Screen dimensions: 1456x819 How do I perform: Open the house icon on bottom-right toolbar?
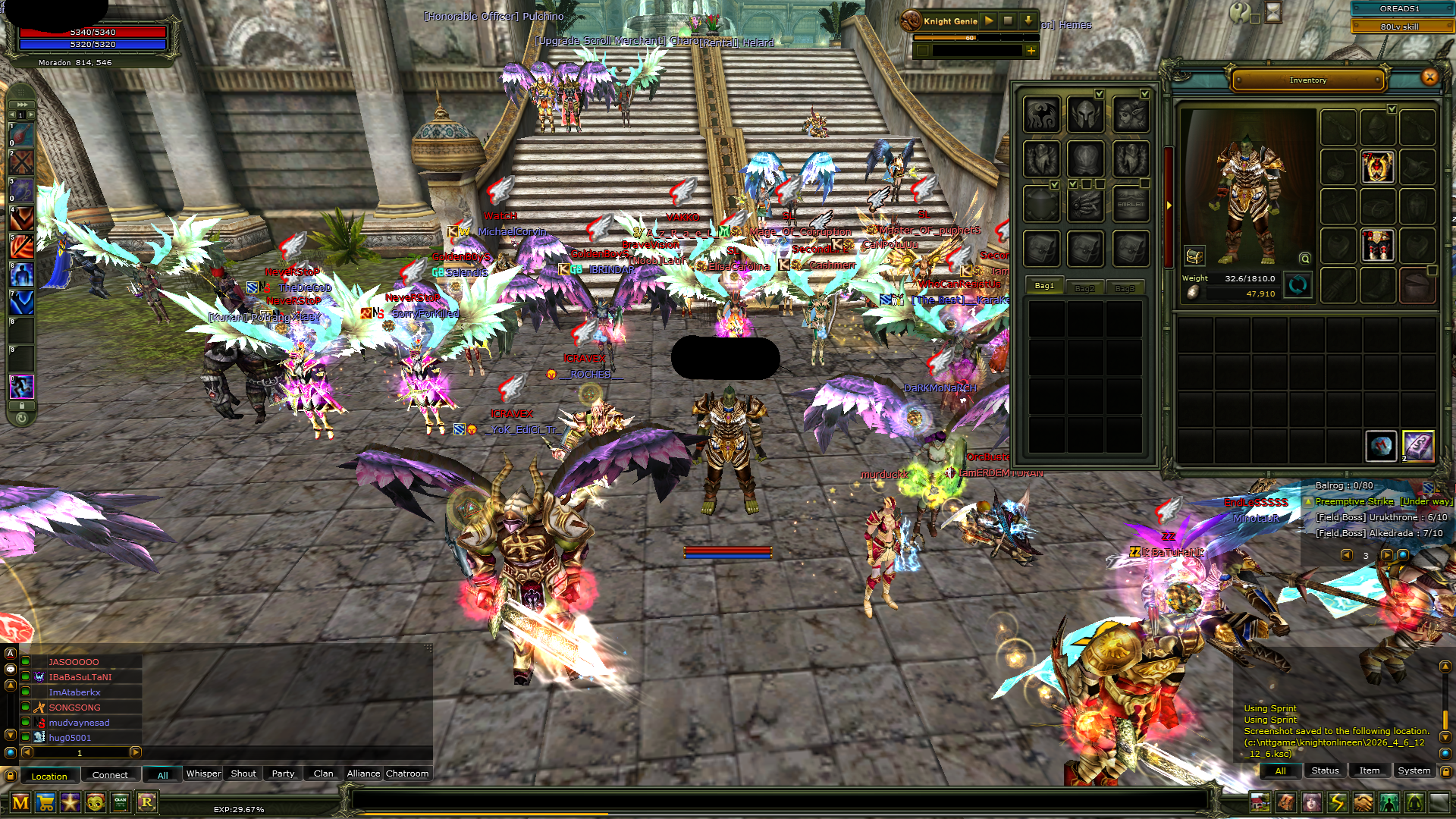click(1261, 802)
